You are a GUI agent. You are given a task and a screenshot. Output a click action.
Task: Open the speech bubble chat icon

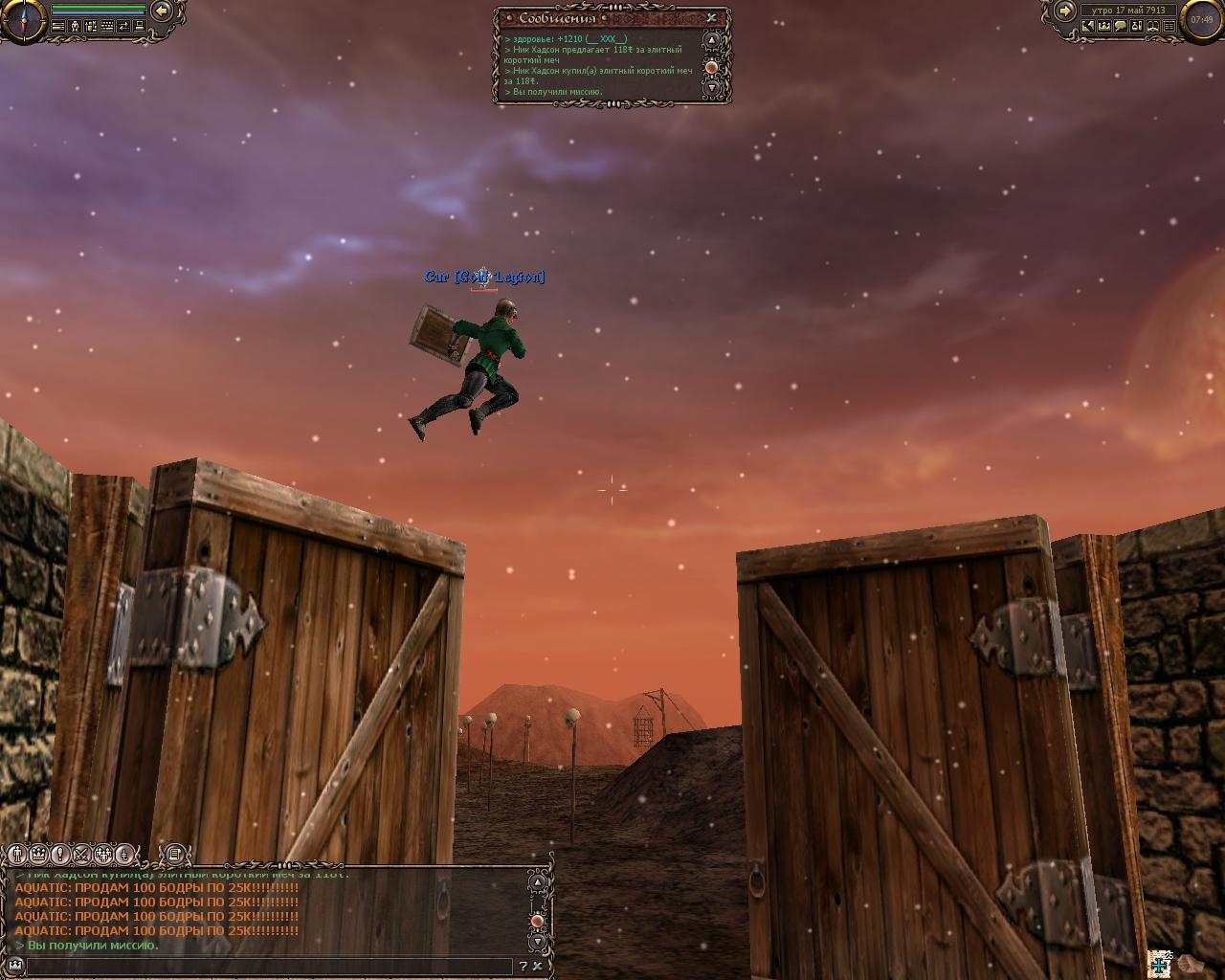coord(1121,27)
